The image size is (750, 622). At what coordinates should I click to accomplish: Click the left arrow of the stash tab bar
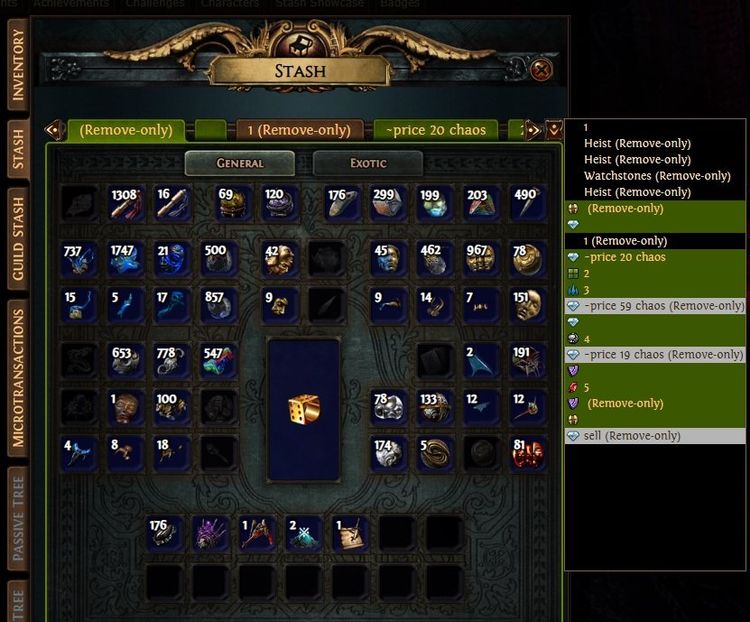click(54, 130)
